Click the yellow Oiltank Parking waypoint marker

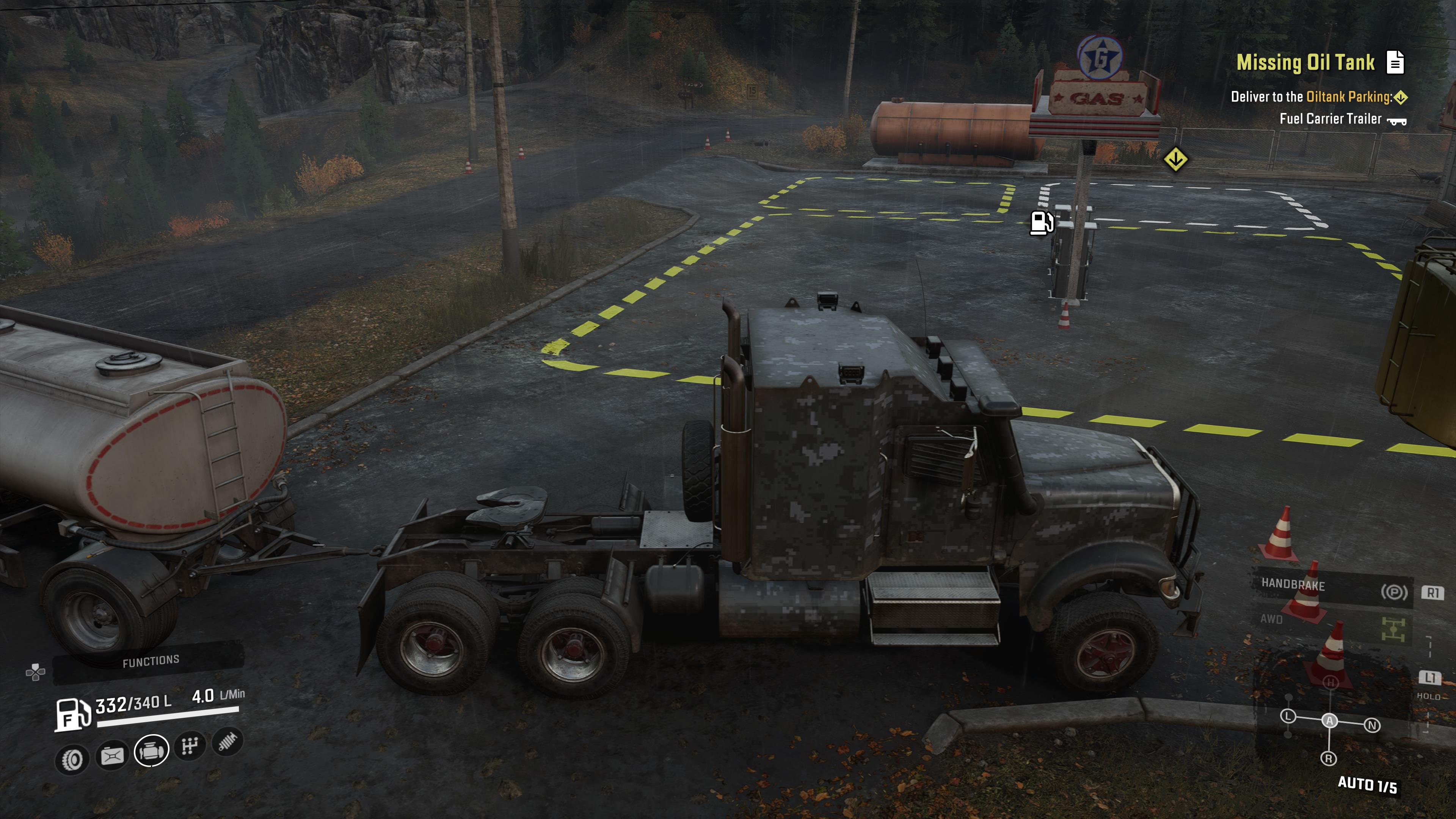1176,159
